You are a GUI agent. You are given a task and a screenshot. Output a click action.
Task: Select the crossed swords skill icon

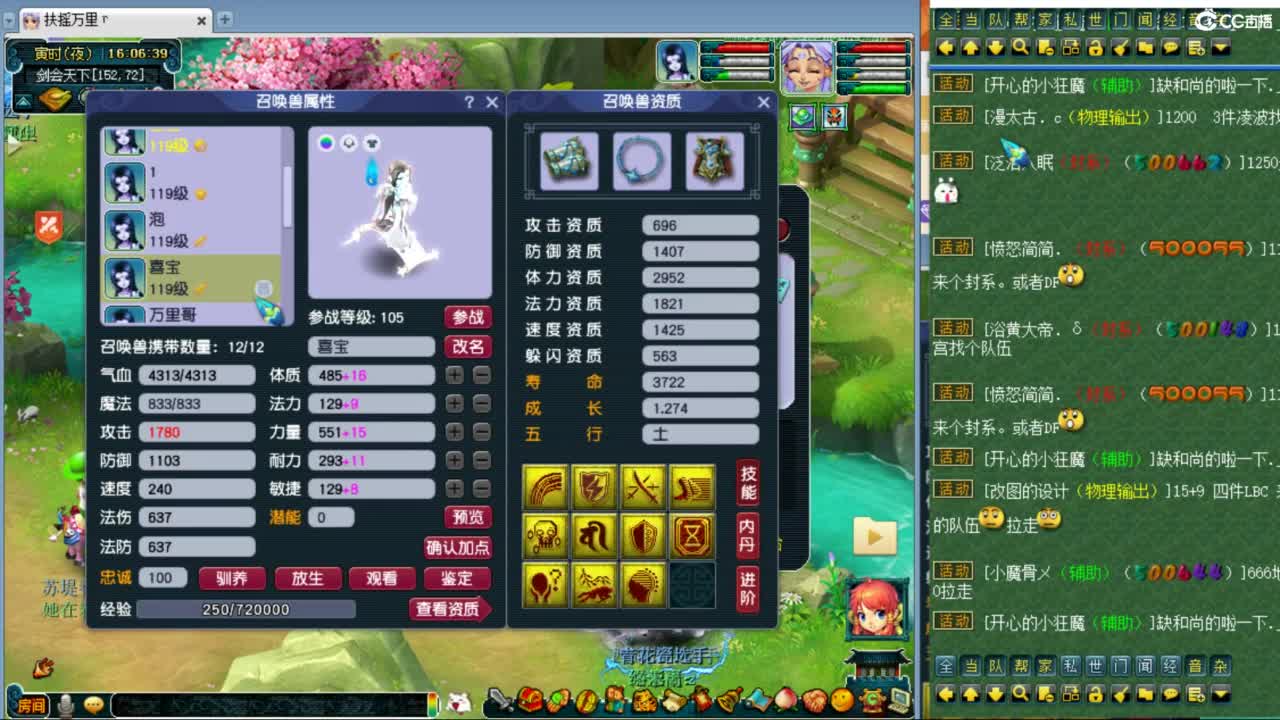(643, 486)
